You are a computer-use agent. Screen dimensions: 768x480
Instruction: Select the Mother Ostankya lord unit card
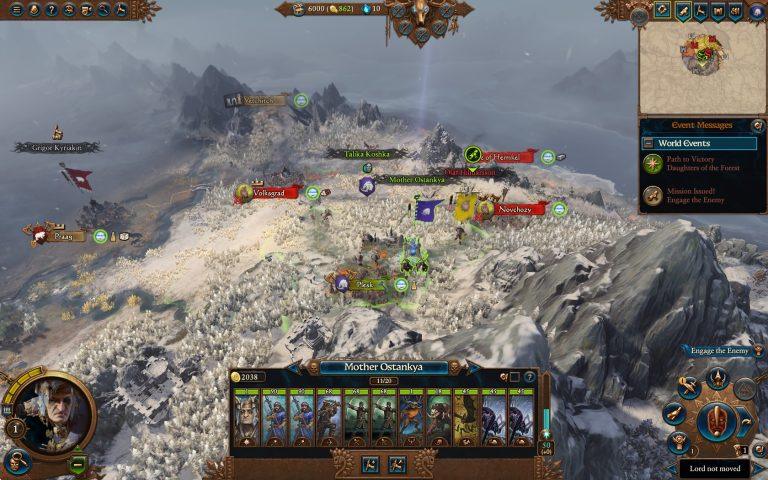(x=246, y=418)
